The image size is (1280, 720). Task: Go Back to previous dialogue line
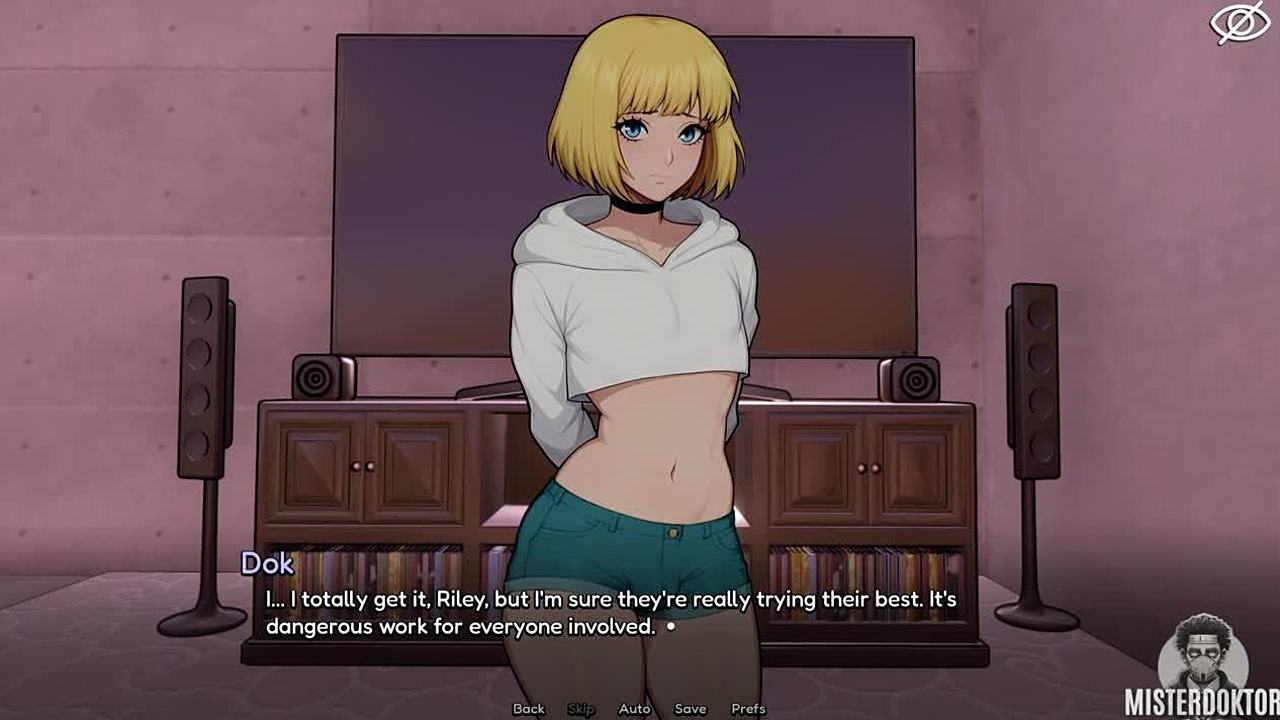click(x=528, y=709)
